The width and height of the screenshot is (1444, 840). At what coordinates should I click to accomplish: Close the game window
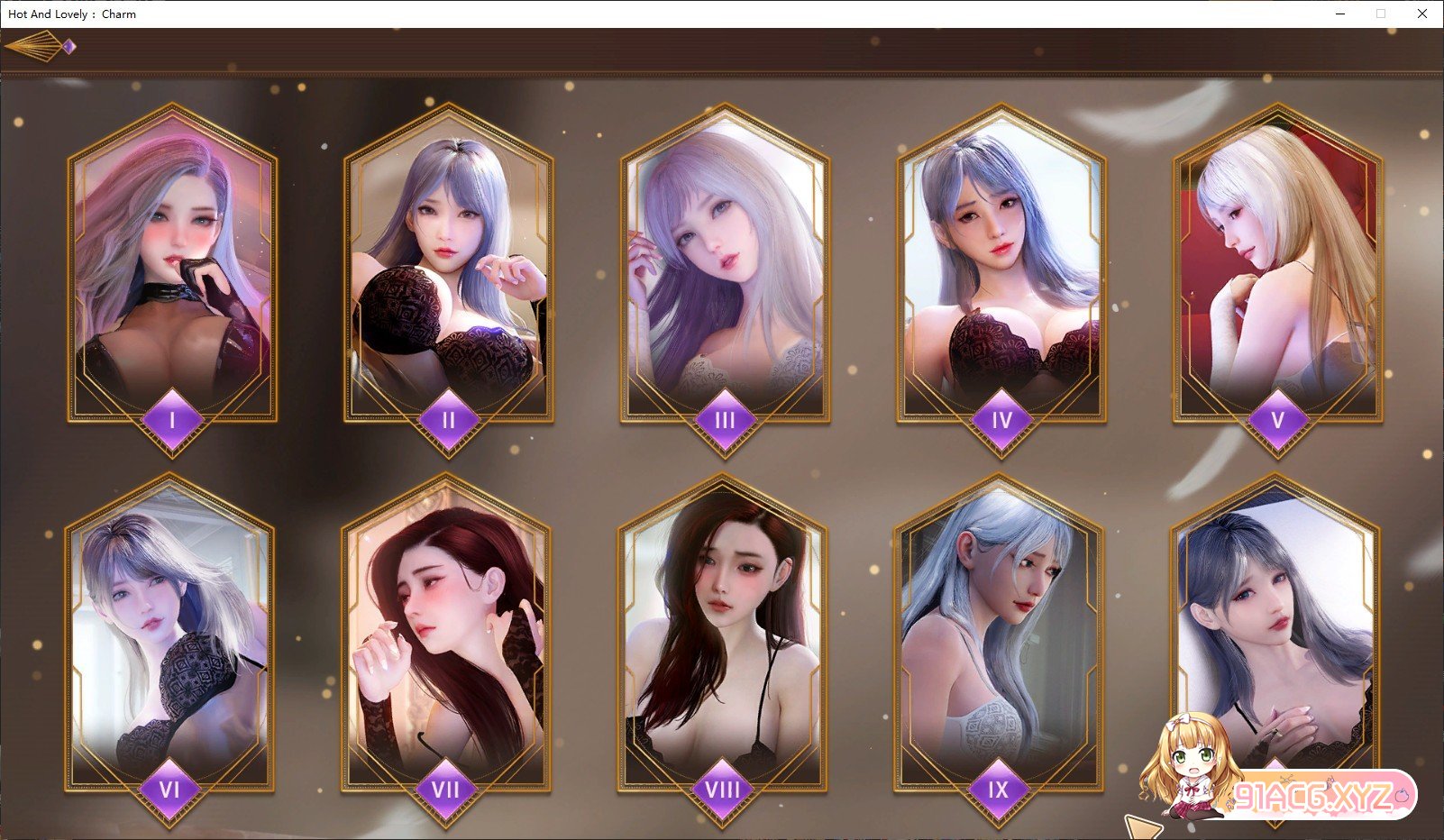point(1421,14)
